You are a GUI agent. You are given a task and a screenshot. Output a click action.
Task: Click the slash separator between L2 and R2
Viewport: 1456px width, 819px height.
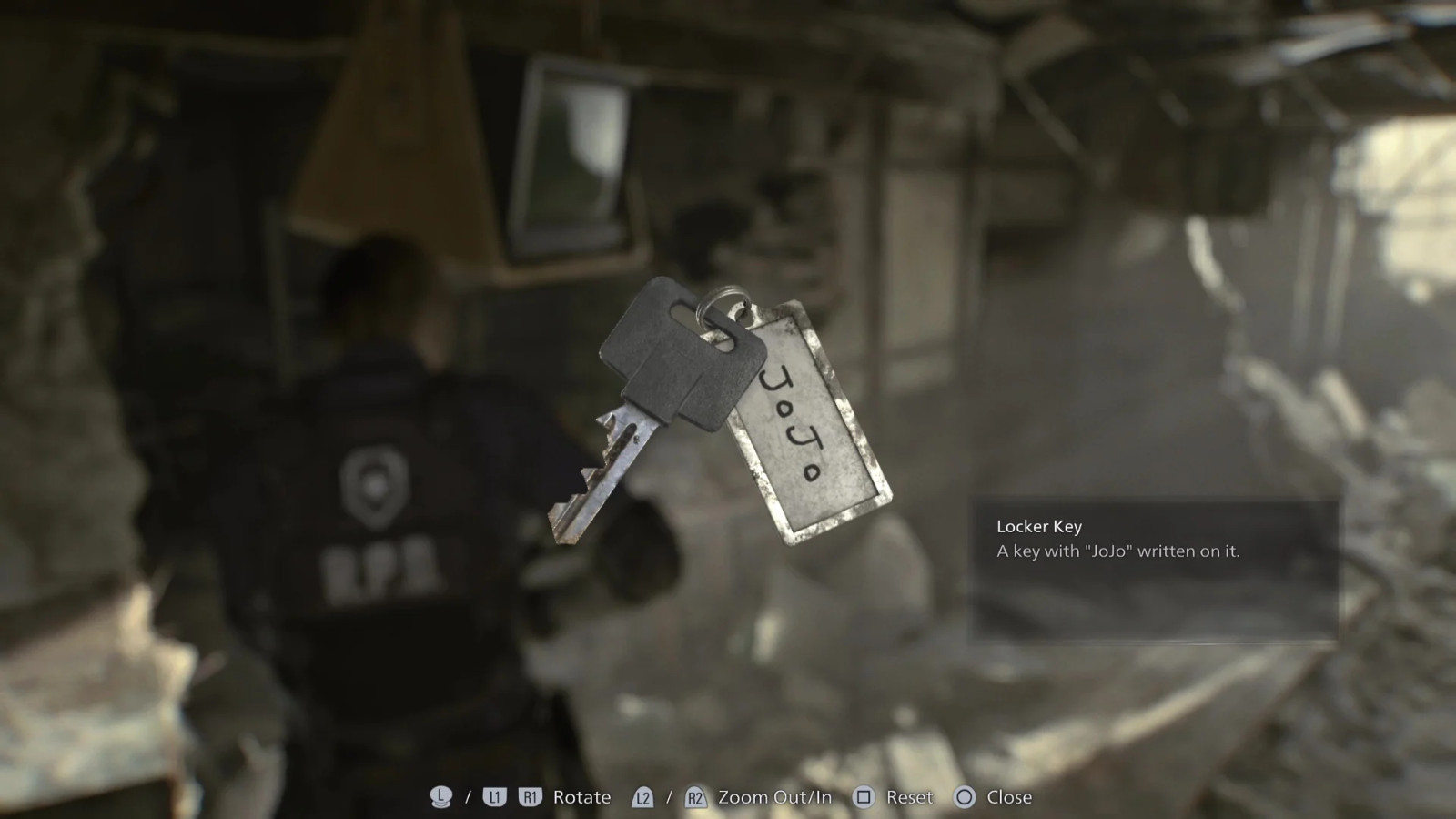click(x=667, y=798)
